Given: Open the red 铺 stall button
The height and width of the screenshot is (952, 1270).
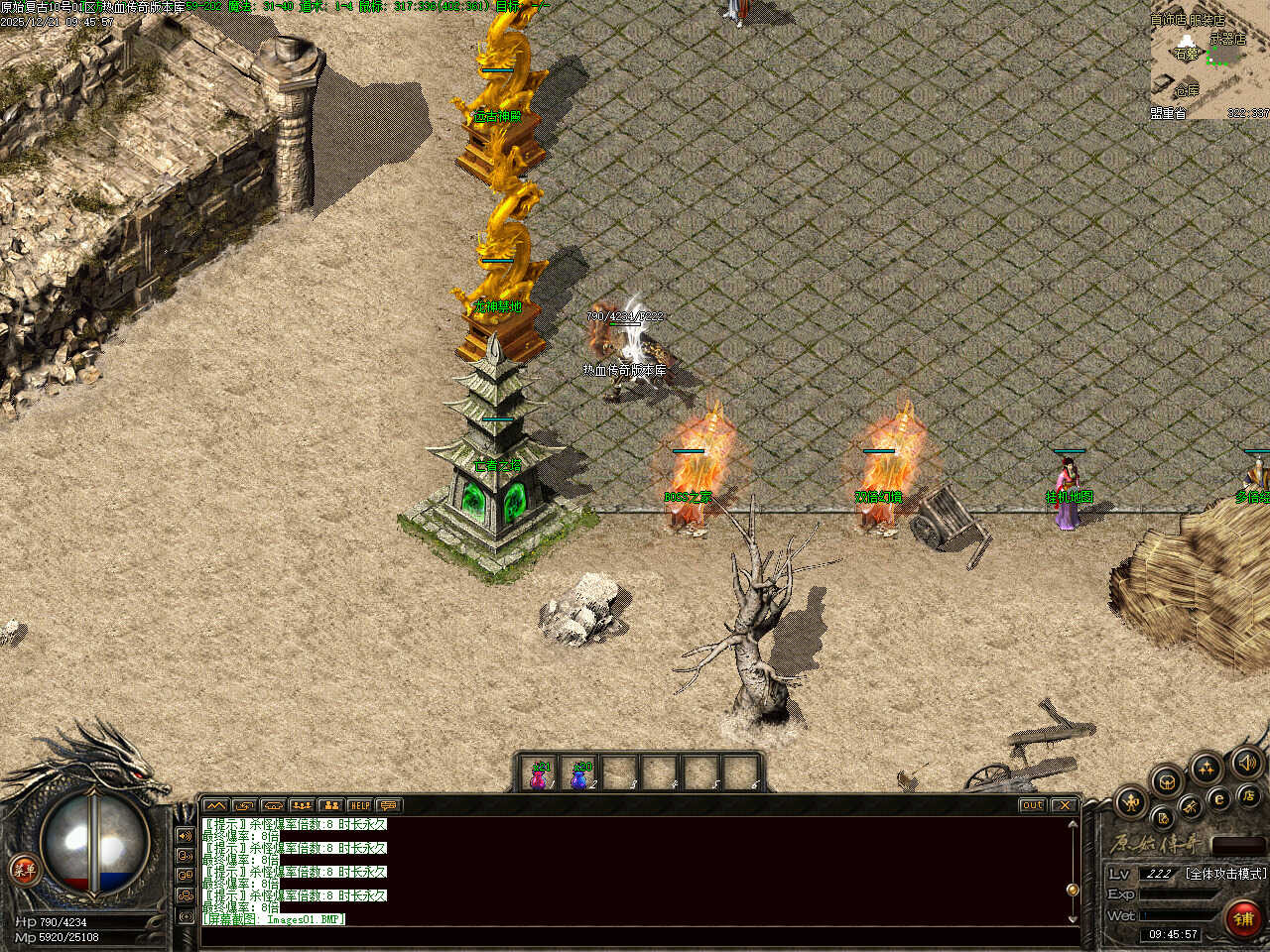Looking at the screenshot, I should pos(1243,918).
